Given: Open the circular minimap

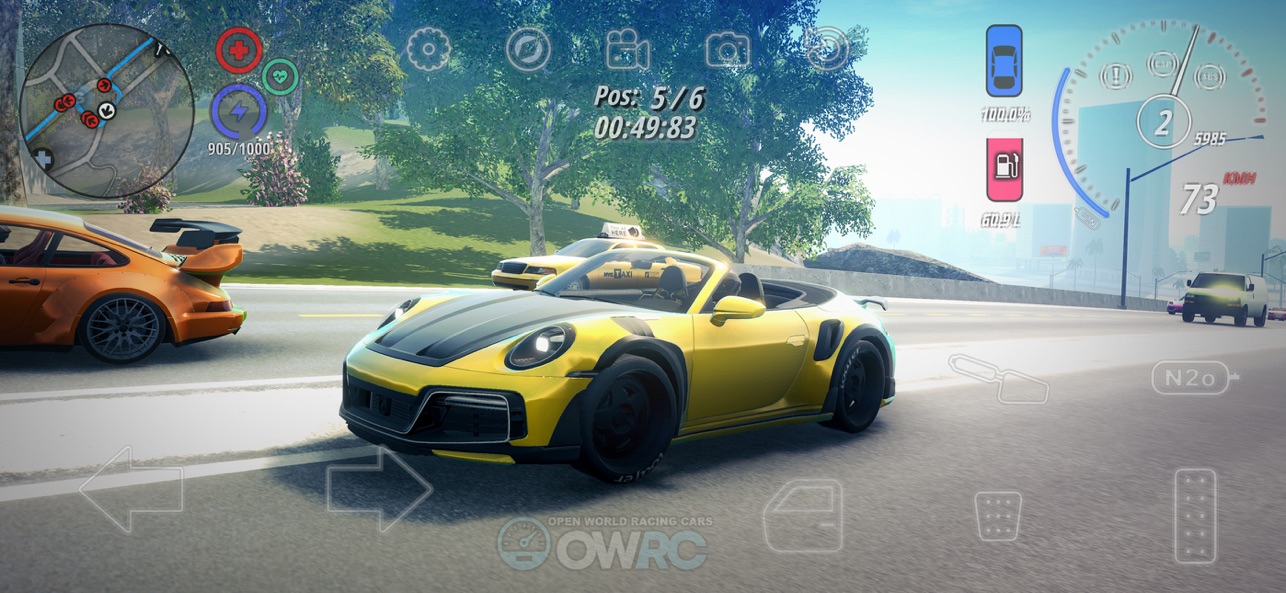Looking at the screenshot, I should (x=107, y=111).
